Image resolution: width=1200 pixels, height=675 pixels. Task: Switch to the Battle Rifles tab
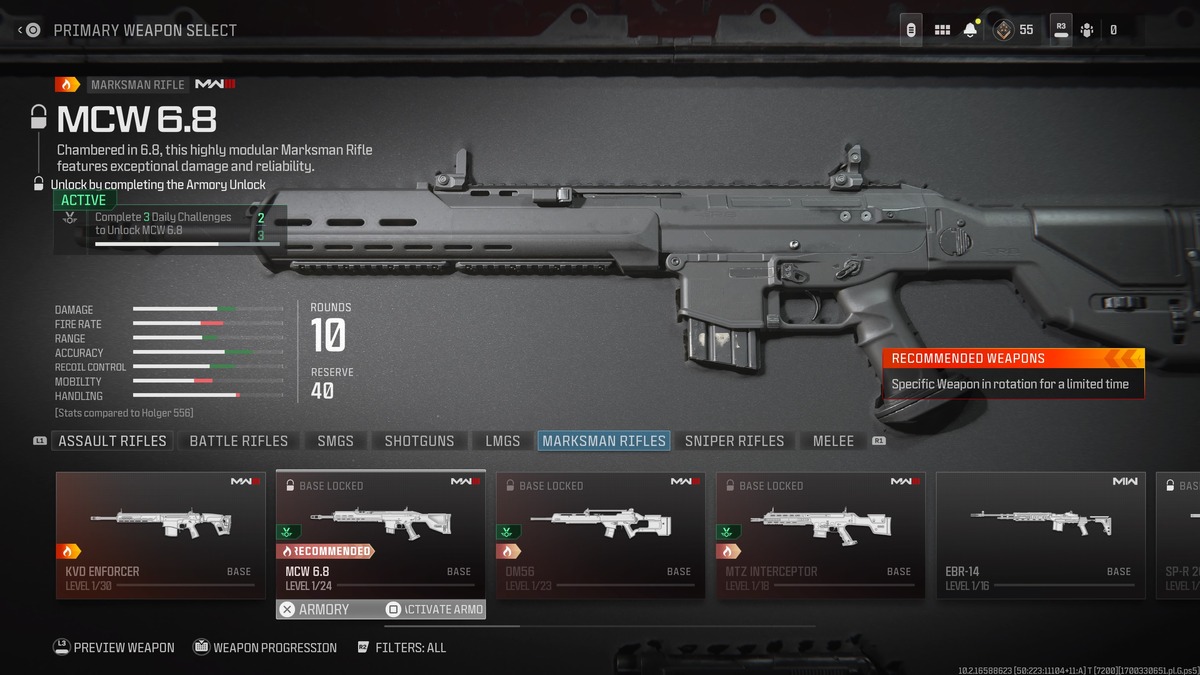click(x=238, y=441)
